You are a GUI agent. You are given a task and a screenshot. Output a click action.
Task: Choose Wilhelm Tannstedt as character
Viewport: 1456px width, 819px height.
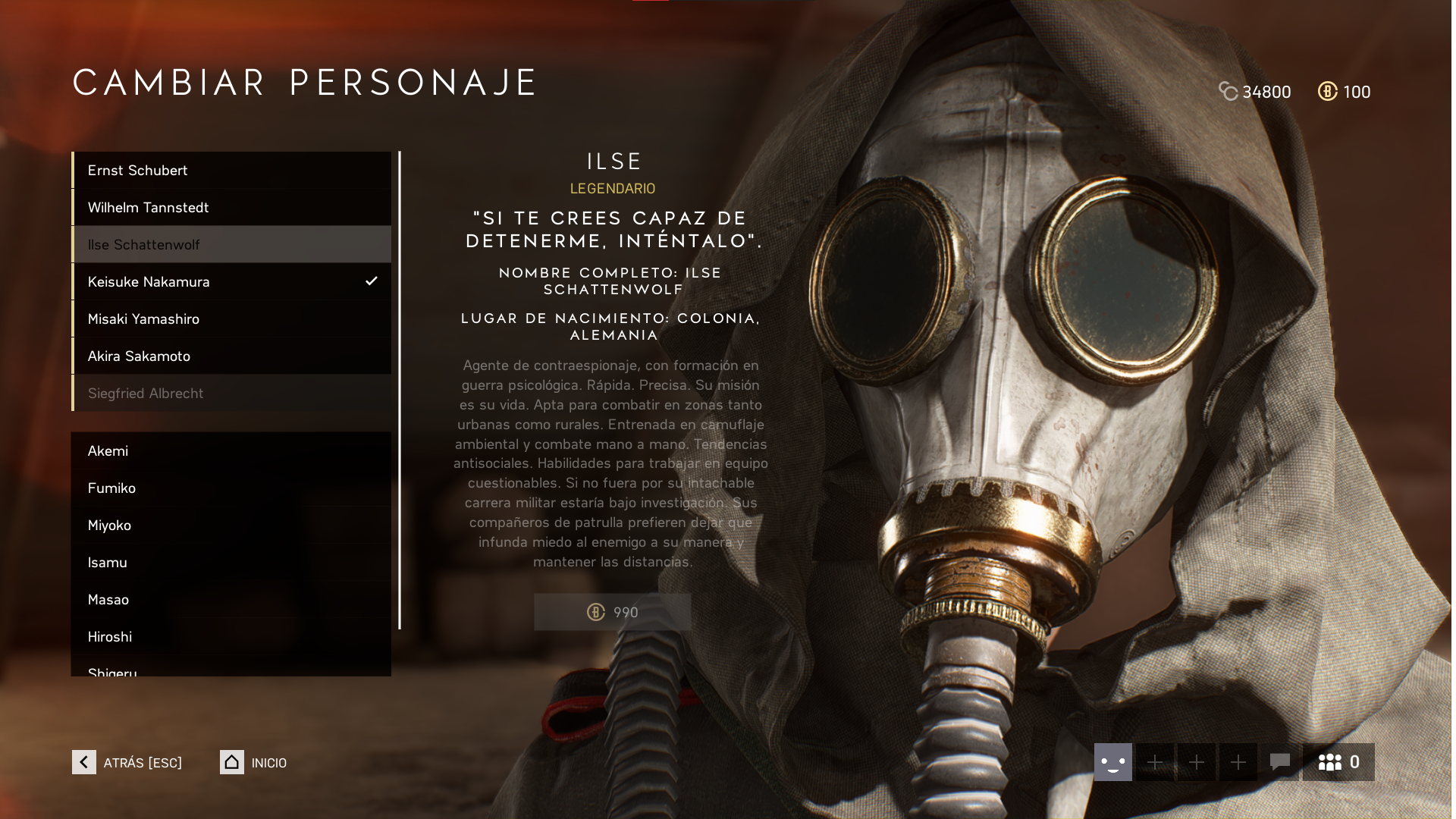point(231,208)
